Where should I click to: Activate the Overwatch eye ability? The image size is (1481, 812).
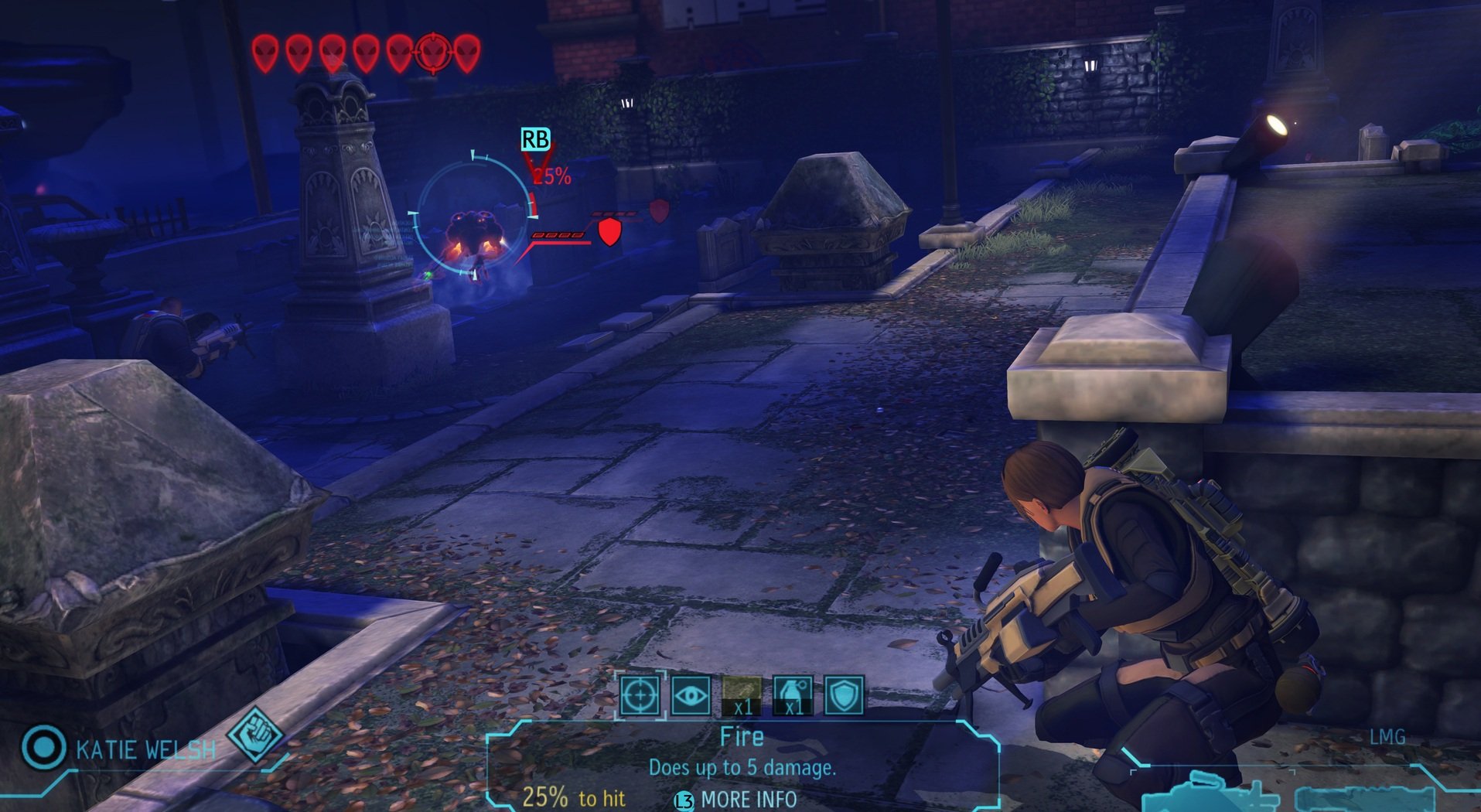click(691, 695)
